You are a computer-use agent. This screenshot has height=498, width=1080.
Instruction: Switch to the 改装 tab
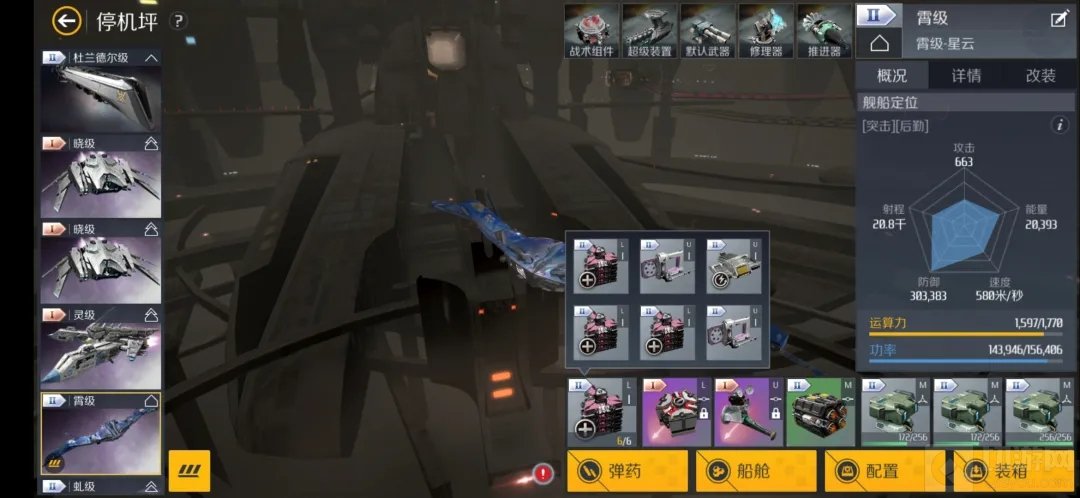[x=1040, y=76]
